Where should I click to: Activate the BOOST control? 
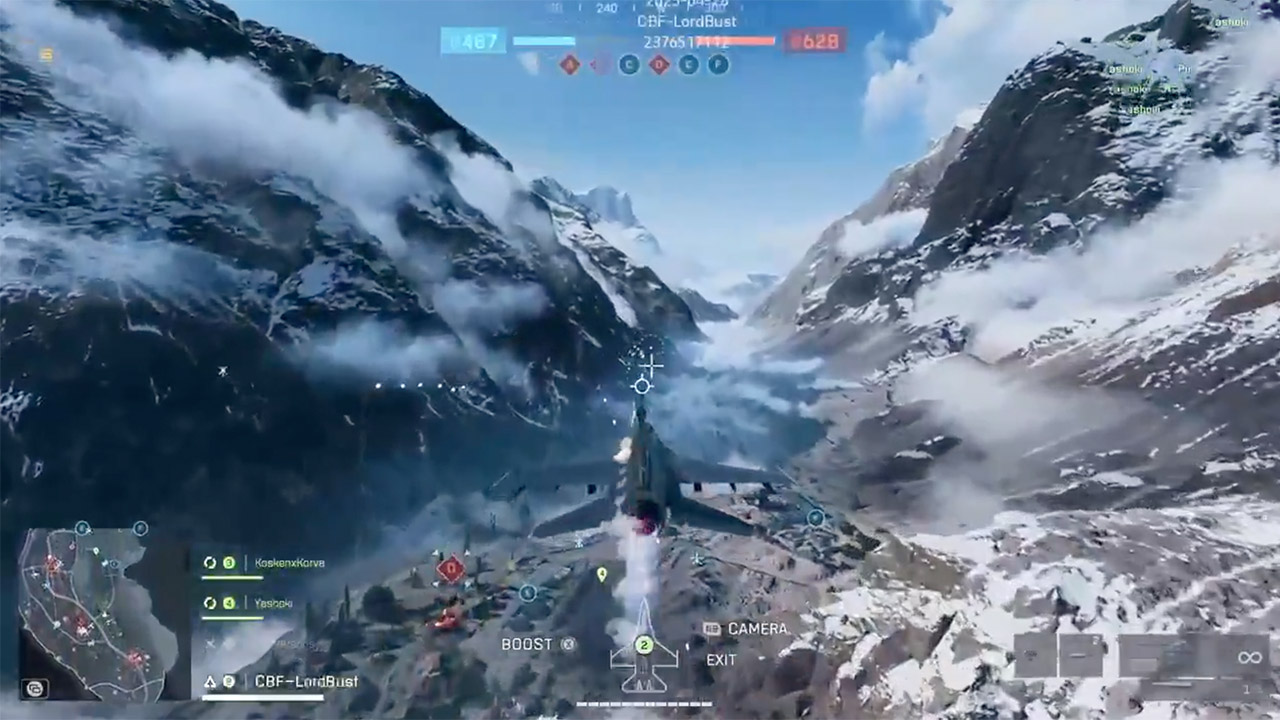coord(534,644)
